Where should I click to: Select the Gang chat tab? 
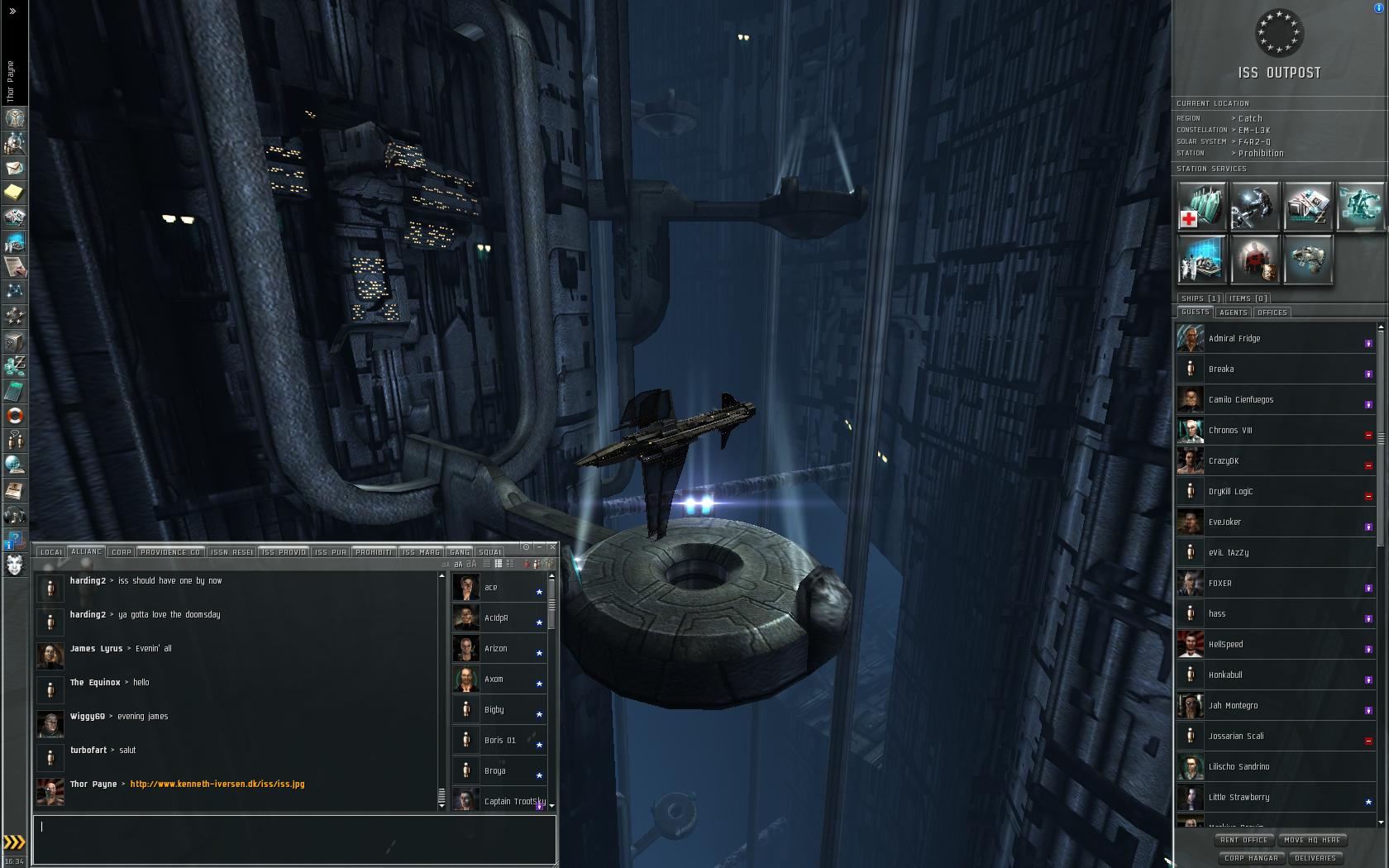coord(460,552)
